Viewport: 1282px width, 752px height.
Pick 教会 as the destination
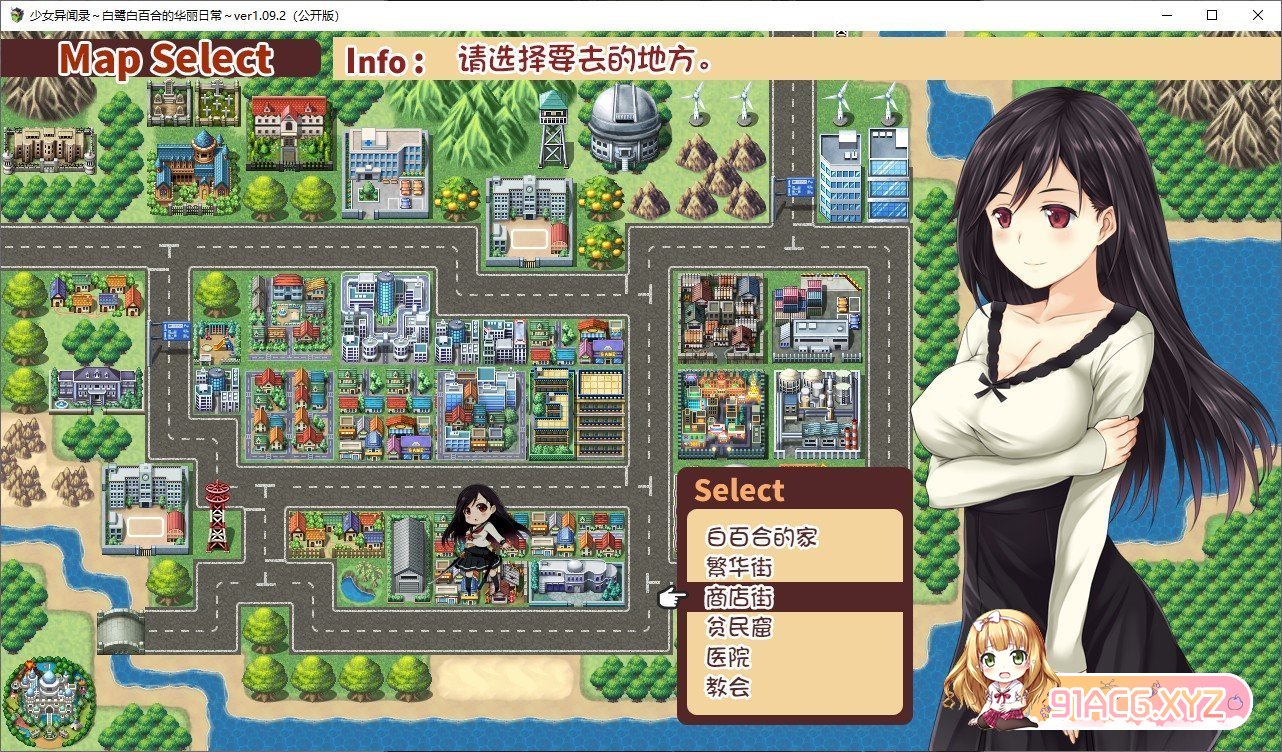[x=727, y=687]
